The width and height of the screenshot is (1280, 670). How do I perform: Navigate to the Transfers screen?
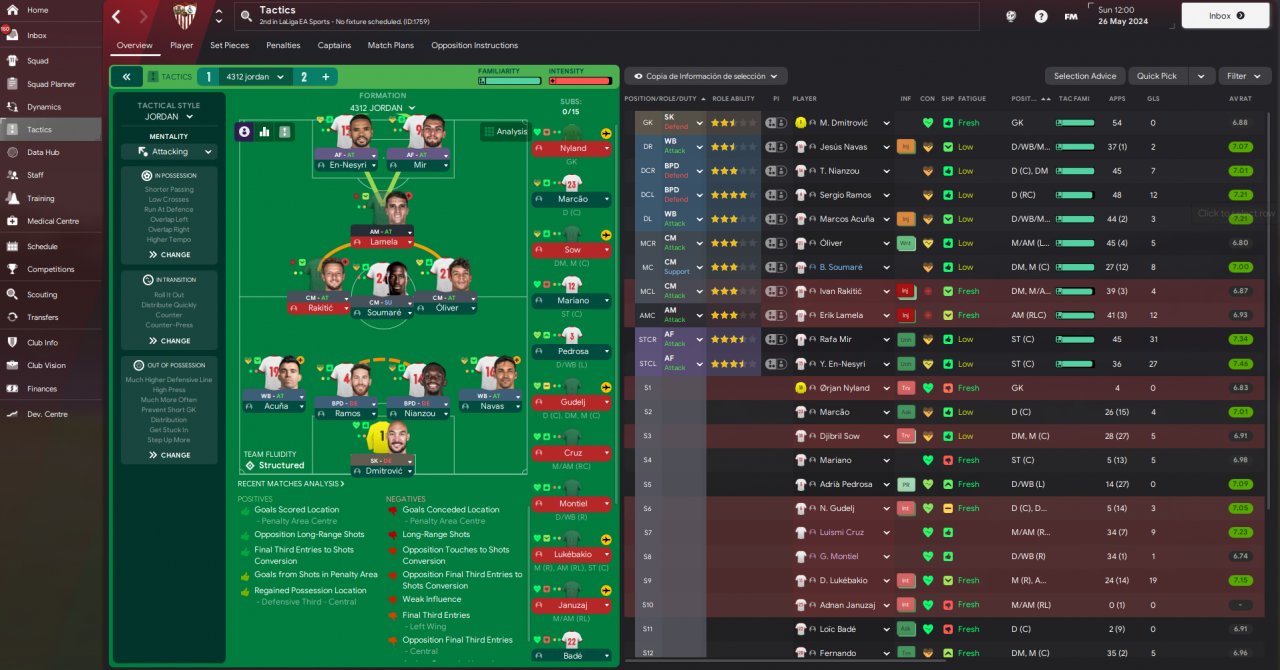tap(42, 317)
